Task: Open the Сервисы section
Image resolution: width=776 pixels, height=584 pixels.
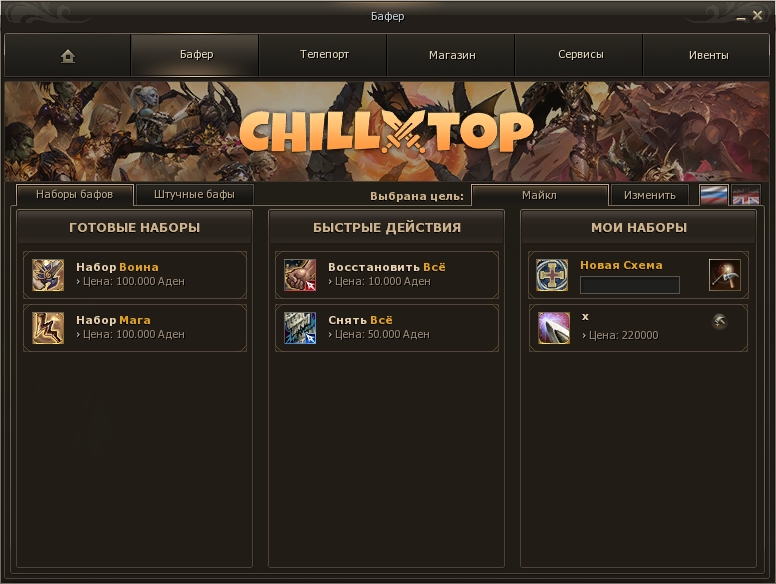Action: pyautogui.click(x=580, y=55)
